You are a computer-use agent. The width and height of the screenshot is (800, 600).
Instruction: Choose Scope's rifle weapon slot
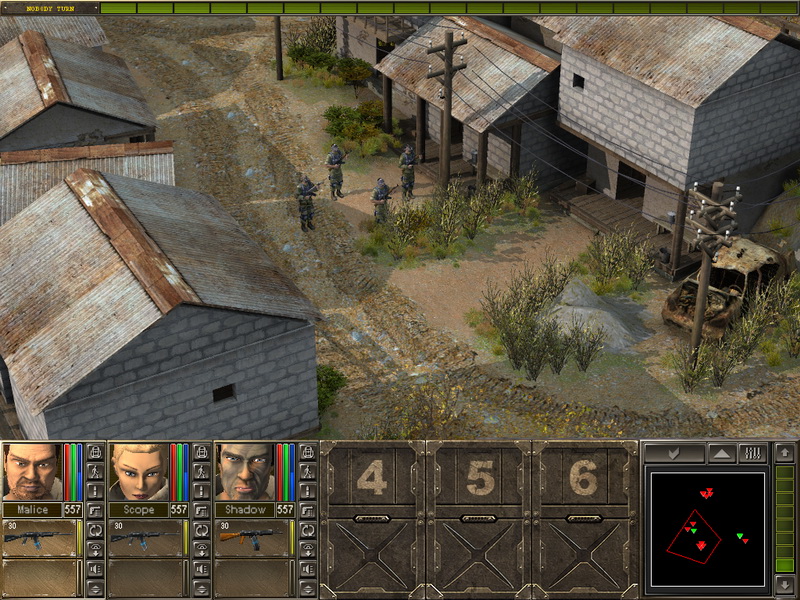tap(147, 538)
